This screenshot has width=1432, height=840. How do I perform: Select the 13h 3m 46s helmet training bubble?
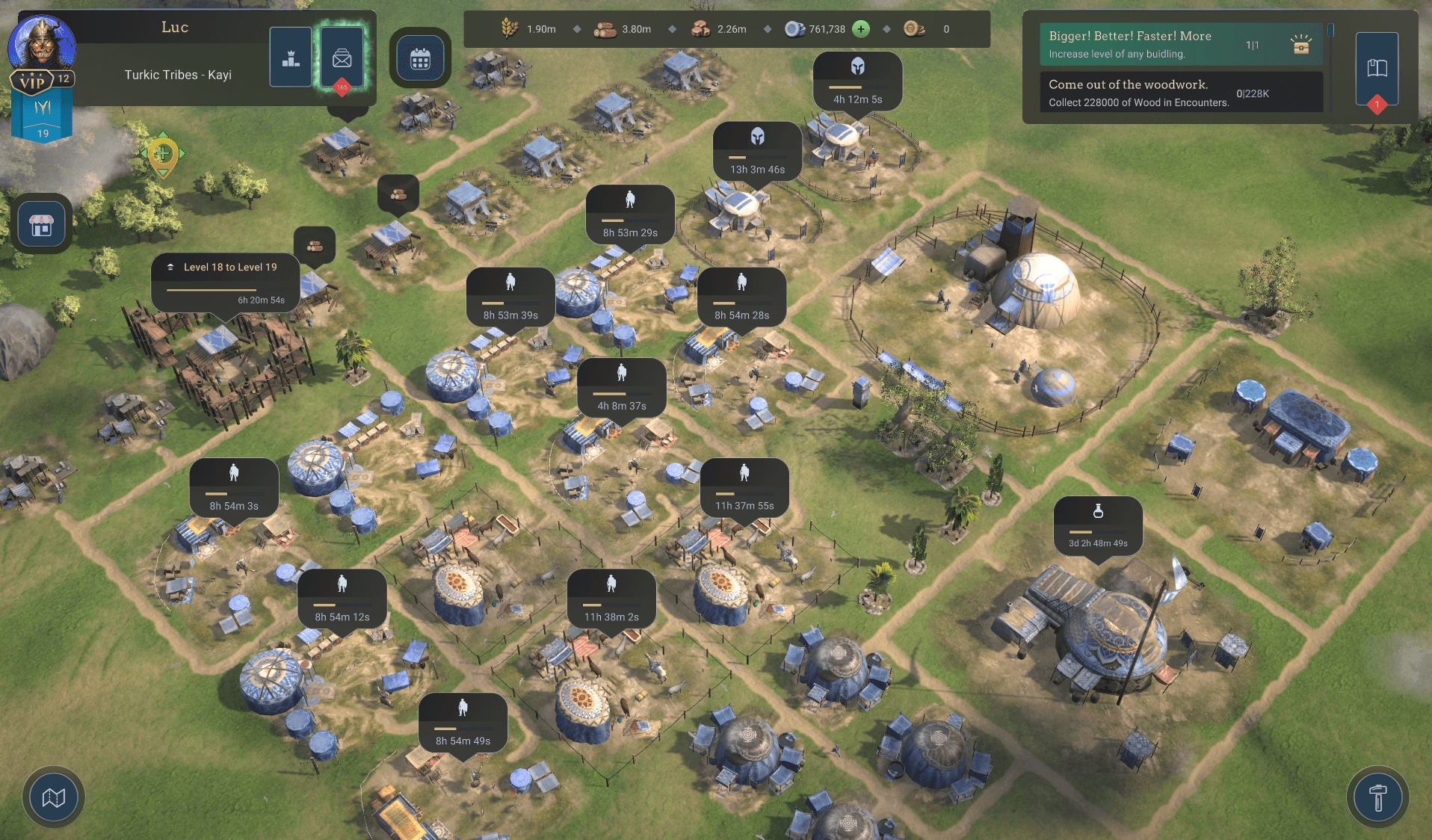coord(757,152)
